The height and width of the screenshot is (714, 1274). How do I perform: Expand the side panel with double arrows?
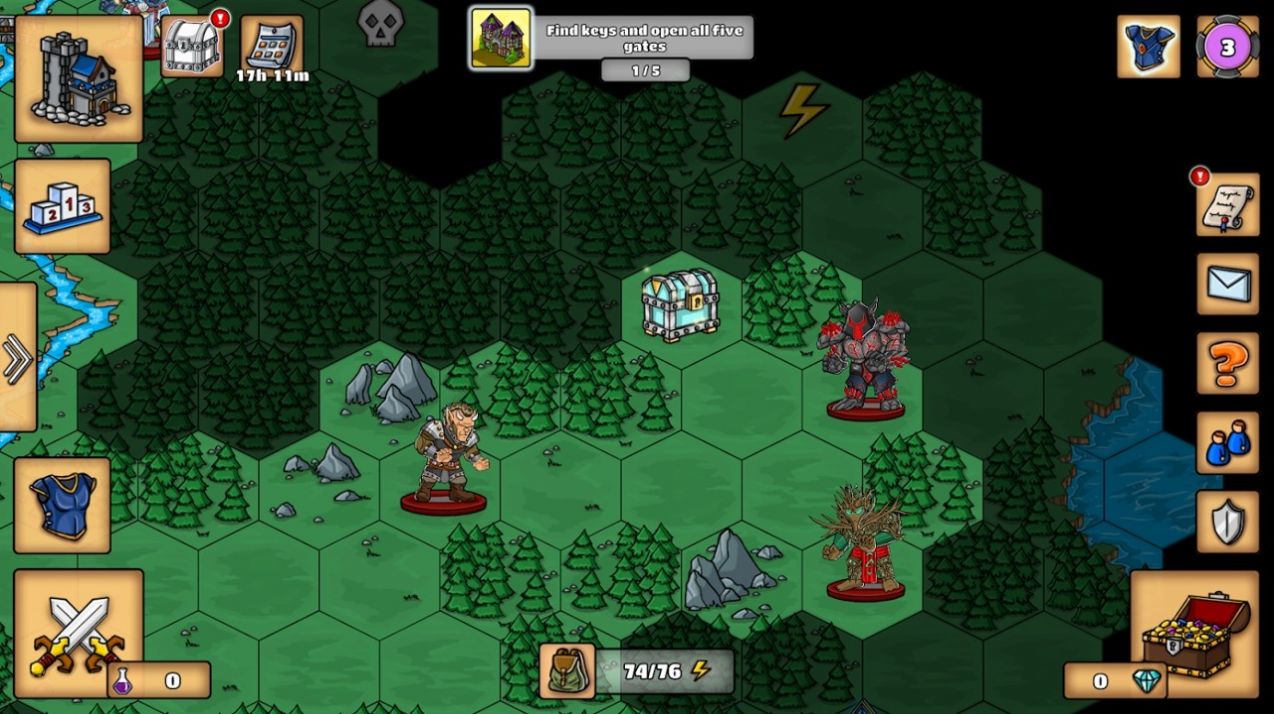(17, 357)
